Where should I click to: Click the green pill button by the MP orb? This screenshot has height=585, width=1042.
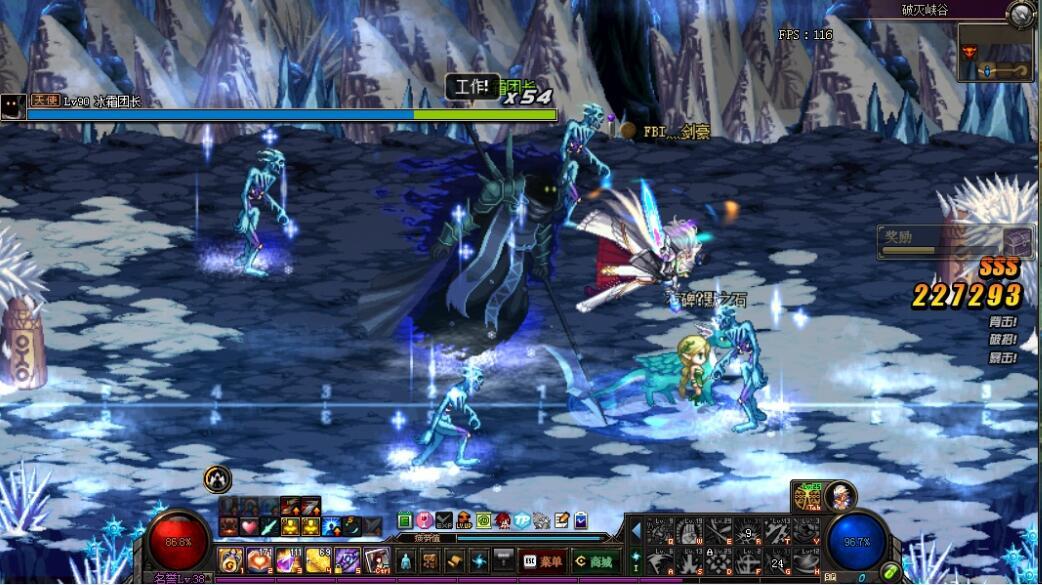point(889,572)
